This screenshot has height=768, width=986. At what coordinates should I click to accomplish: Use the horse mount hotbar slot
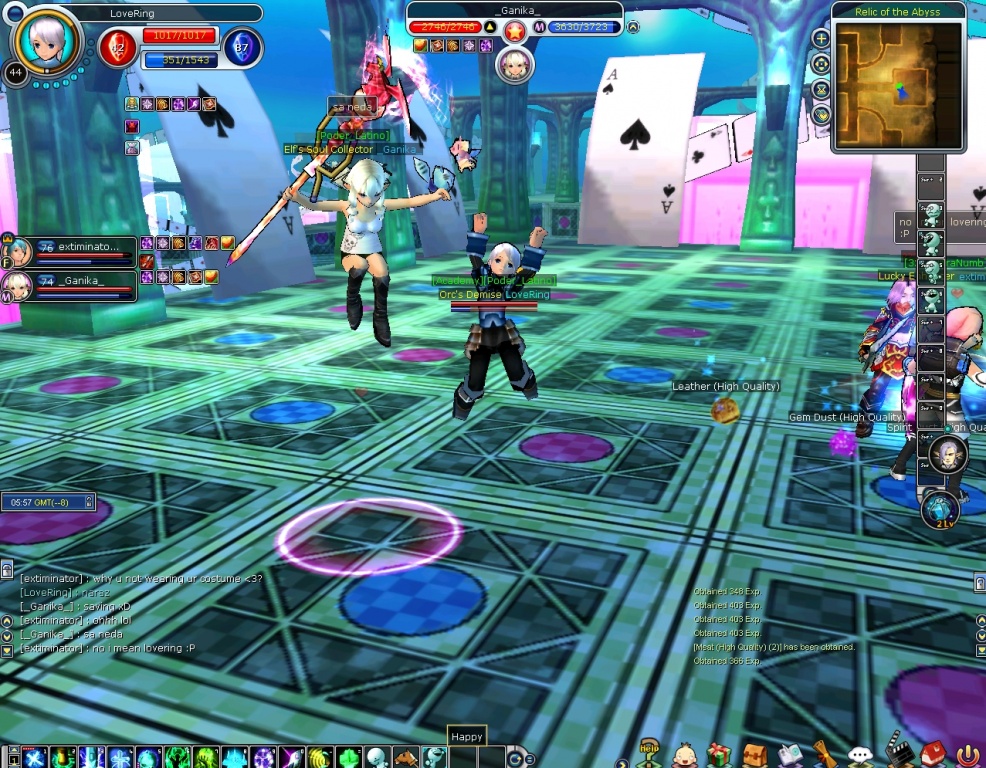405,757
